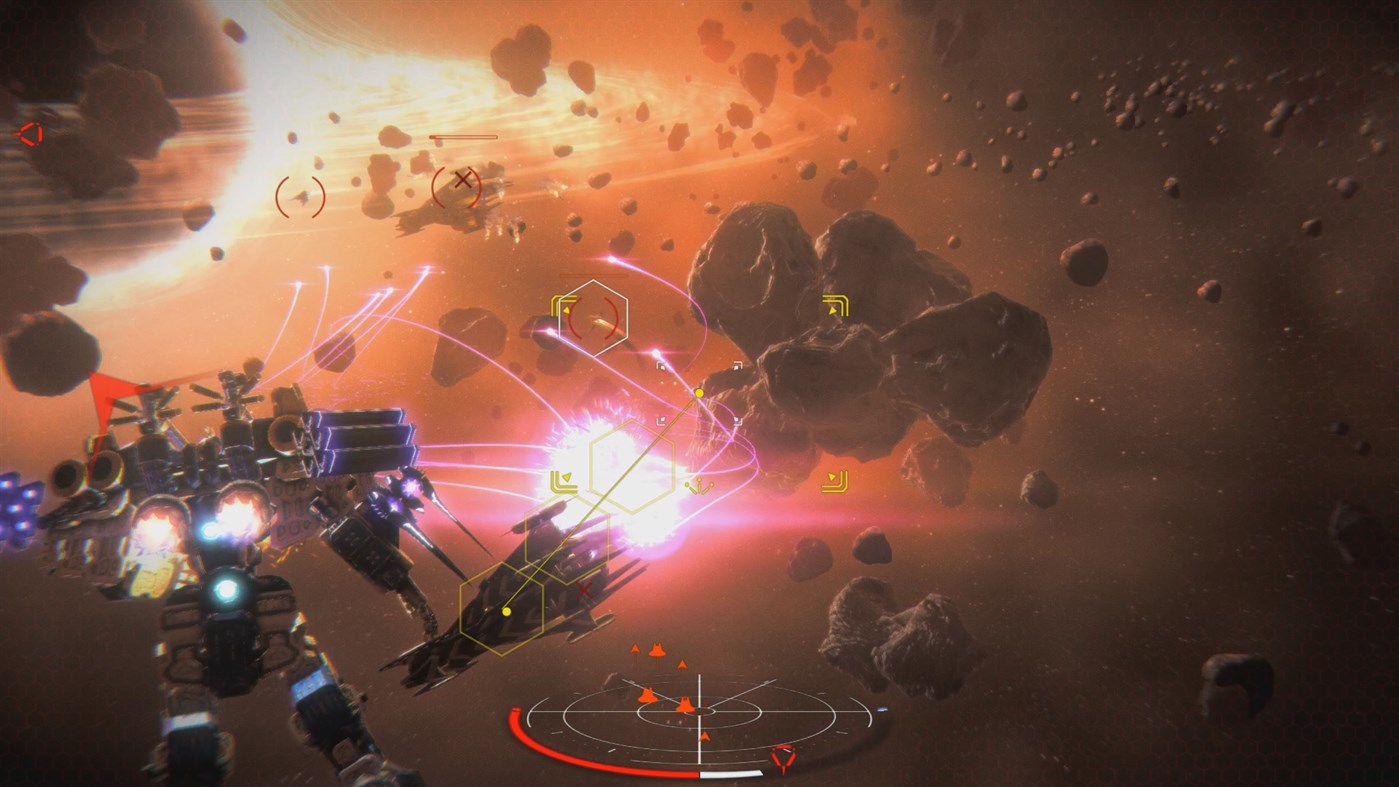Select the yellow anchor-shaped HUD icon below the crosshair
1399x787 pixels.
pyautogui.click(x=700, y=486)
